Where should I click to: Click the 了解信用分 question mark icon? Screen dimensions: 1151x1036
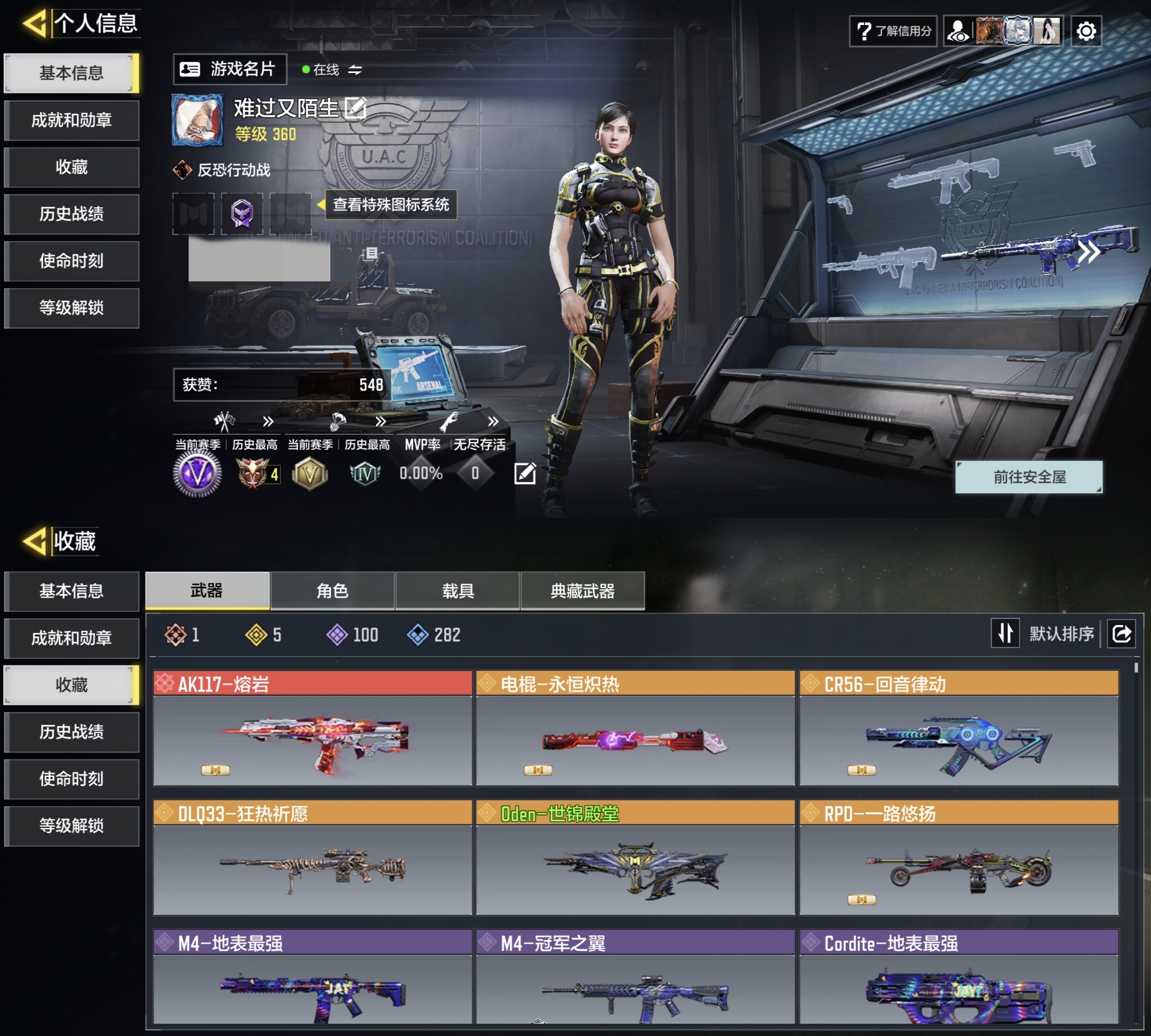[864, 33]
